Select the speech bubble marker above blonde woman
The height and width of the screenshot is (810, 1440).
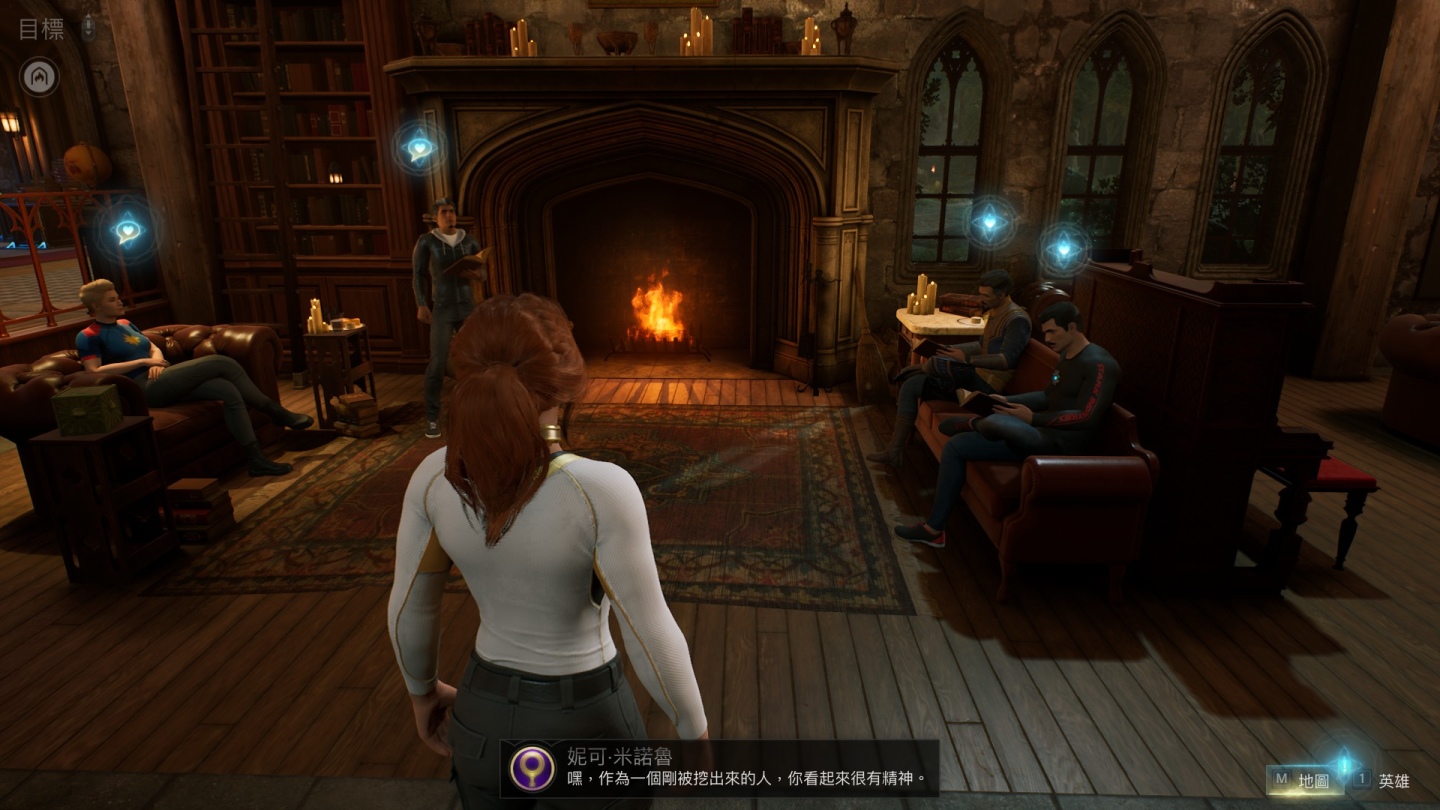tap(128, 231)
